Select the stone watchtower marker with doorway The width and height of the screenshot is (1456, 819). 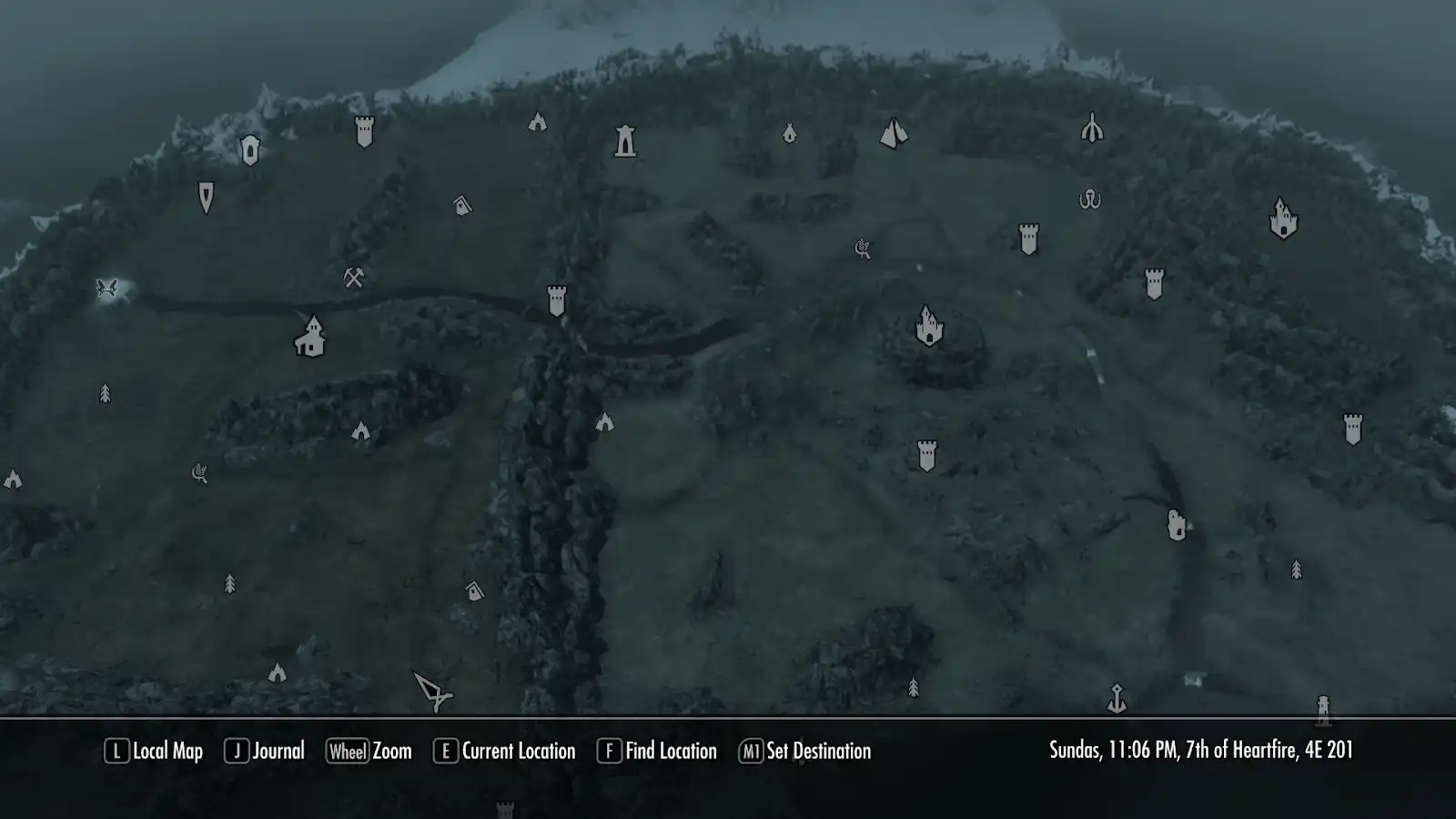point(625,141)
